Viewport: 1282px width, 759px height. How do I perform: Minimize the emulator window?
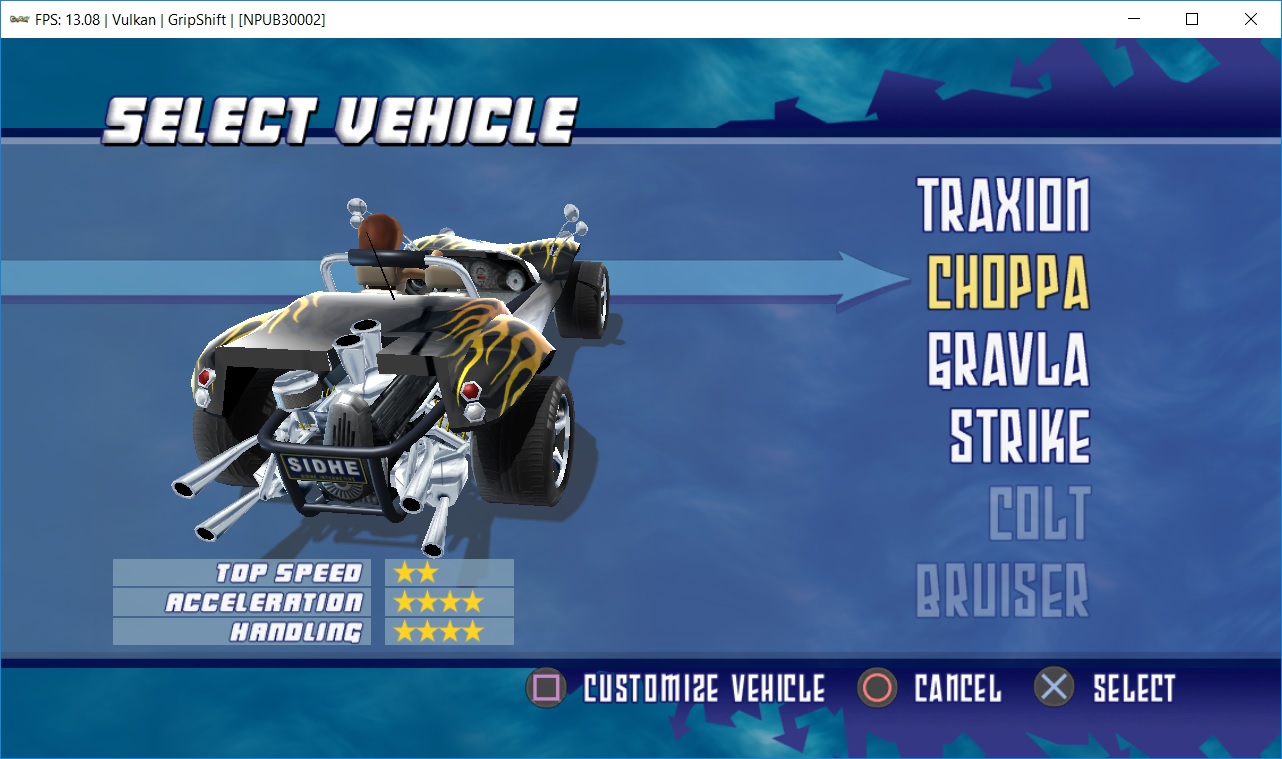[1134, 19]
